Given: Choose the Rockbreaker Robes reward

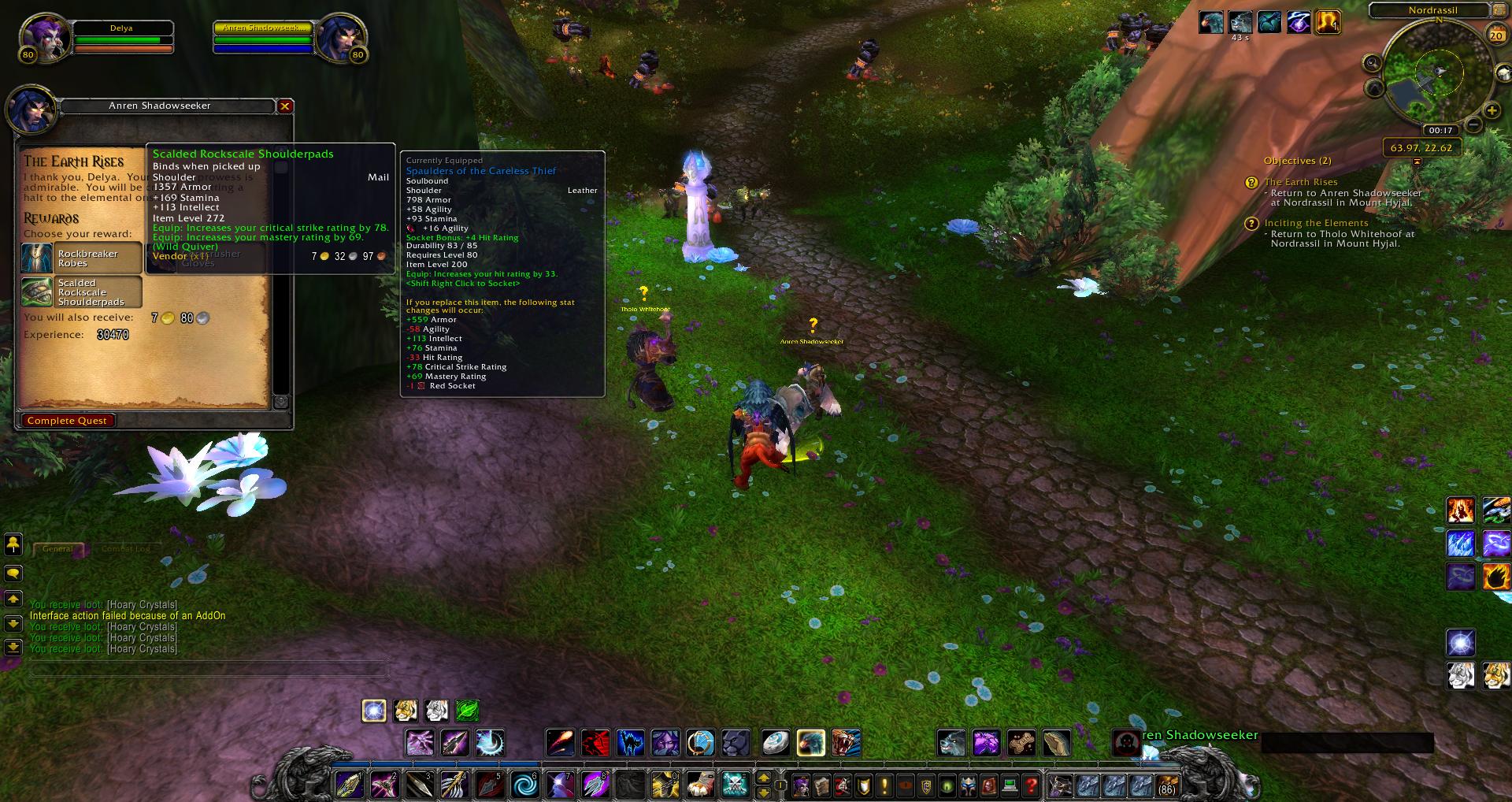Looking at the screenshot, I should tap(82, 258).
